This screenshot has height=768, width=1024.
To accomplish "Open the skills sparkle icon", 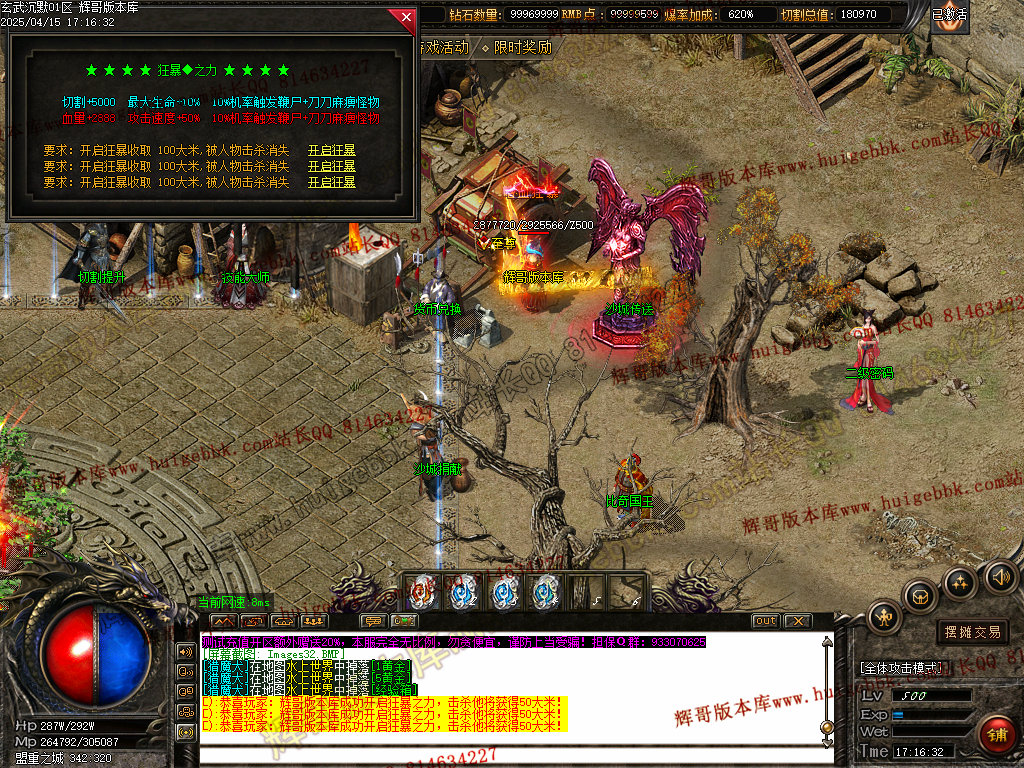I will point(960,582).
